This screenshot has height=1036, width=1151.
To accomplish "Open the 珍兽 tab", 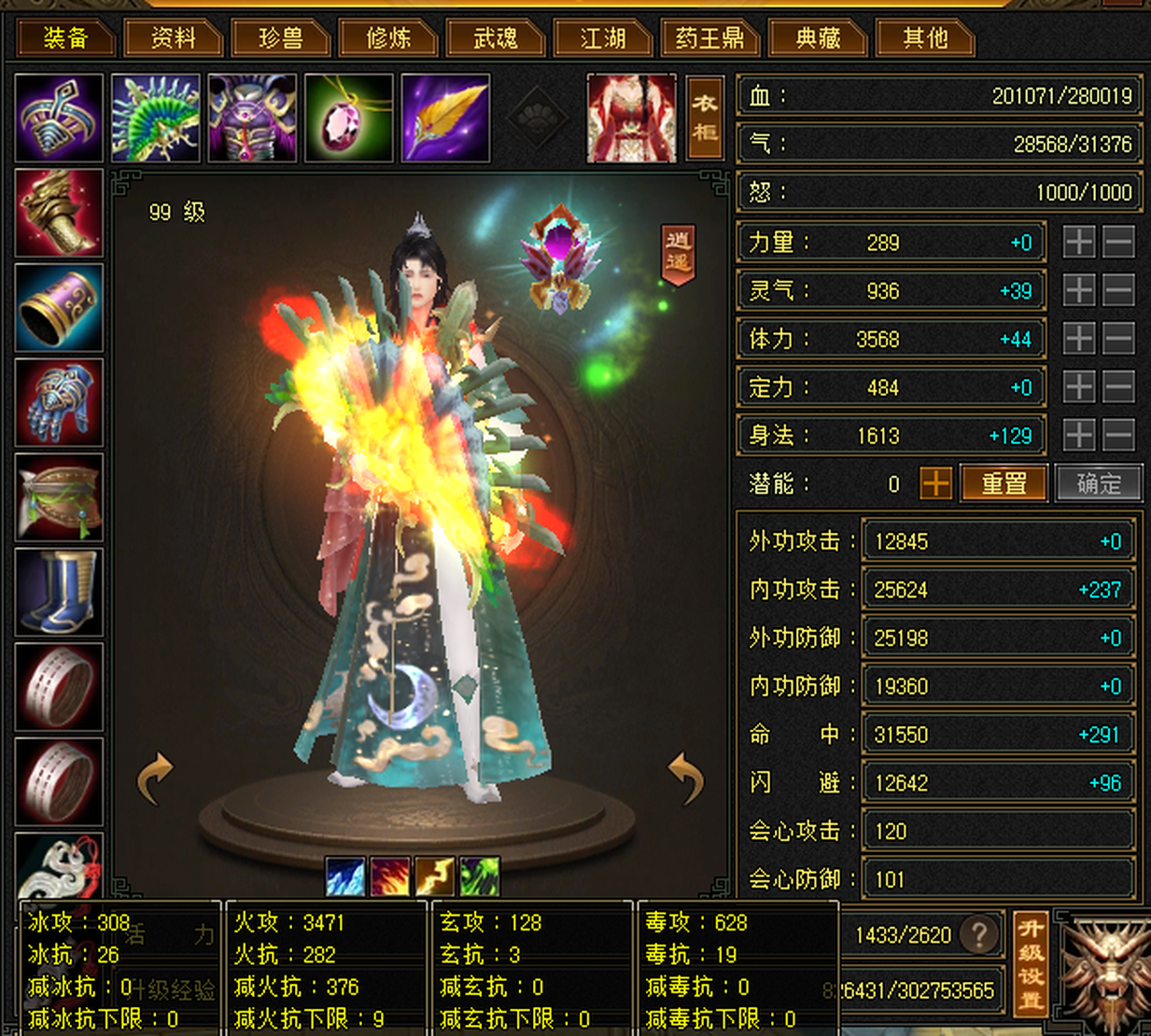I will pos(280,38).
